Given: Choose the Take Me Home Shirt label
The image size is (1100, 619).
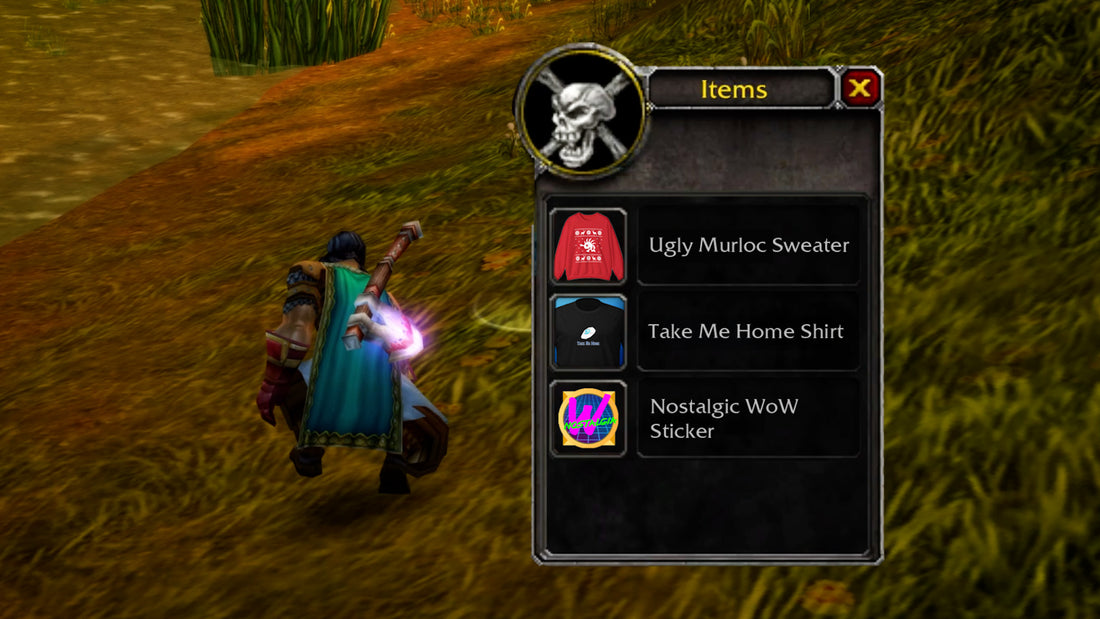Looking at the screenshot, I should coord(746,332).
